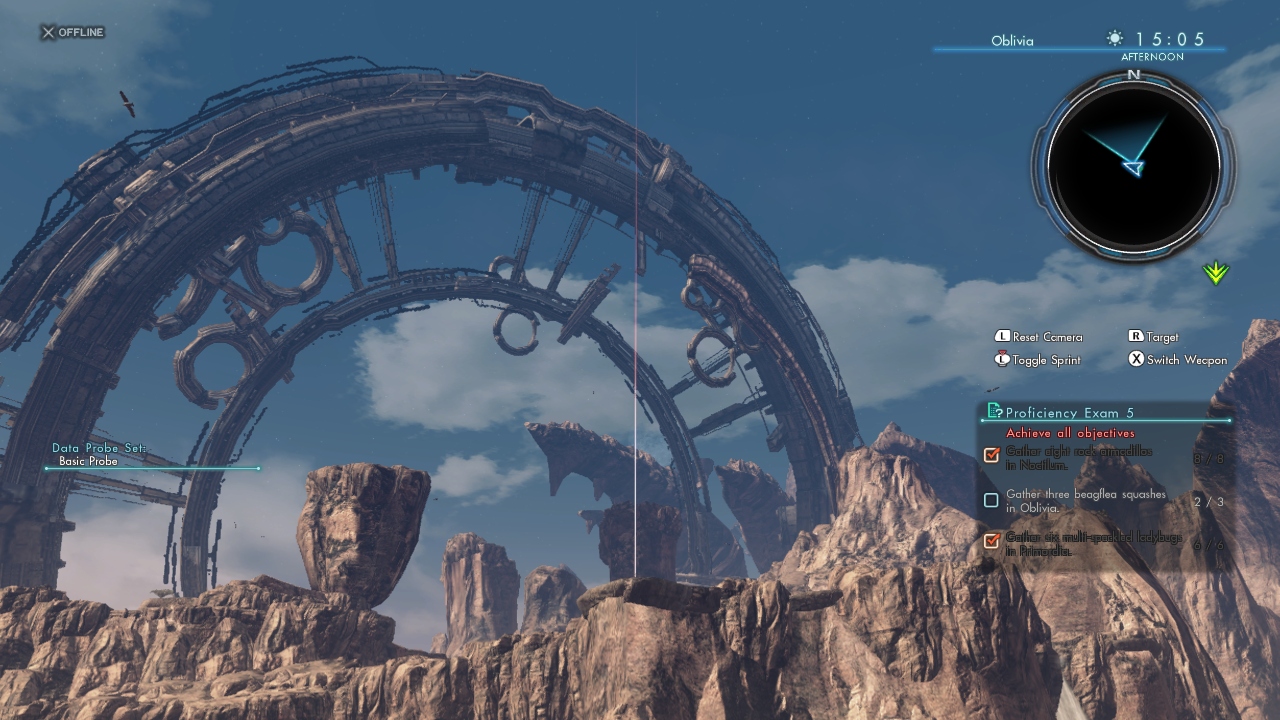Select the unchecked beagflea squashes objective box
This screenshot has height=720, width=1280.
coord(991,500)
